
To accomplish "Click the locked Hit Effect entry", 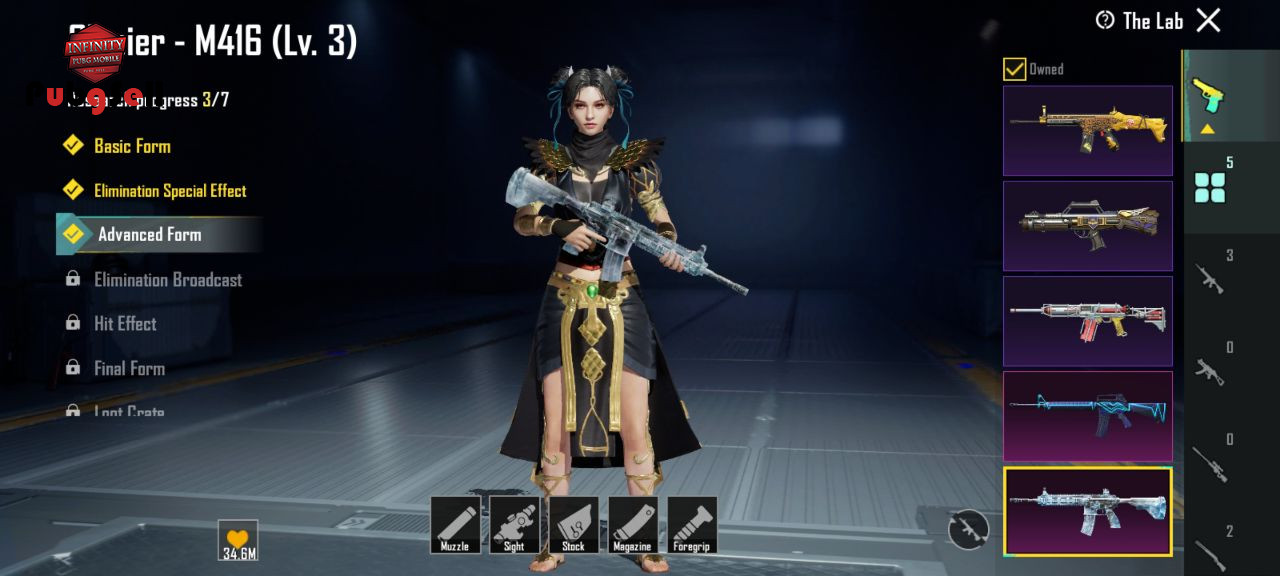I will click(x=125, y=324).
